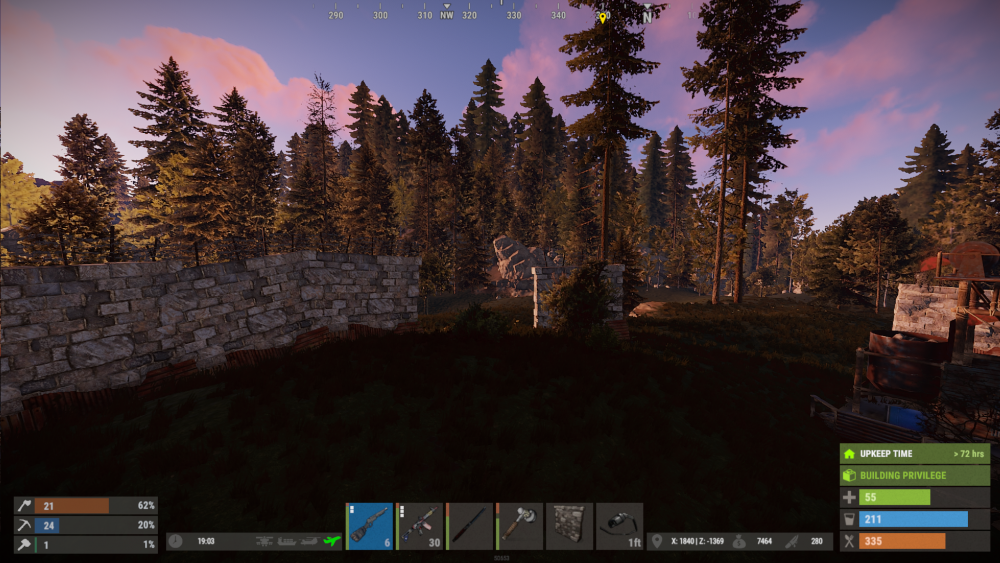
Task: Select the pump shotgun hotbar slot
Action: coord(370,526)
